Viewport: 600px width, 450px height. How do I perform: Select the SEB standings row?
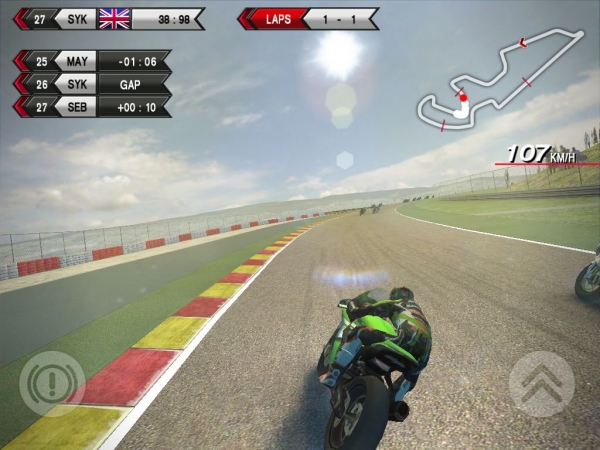pyautogui.click(x=92, y=106)
